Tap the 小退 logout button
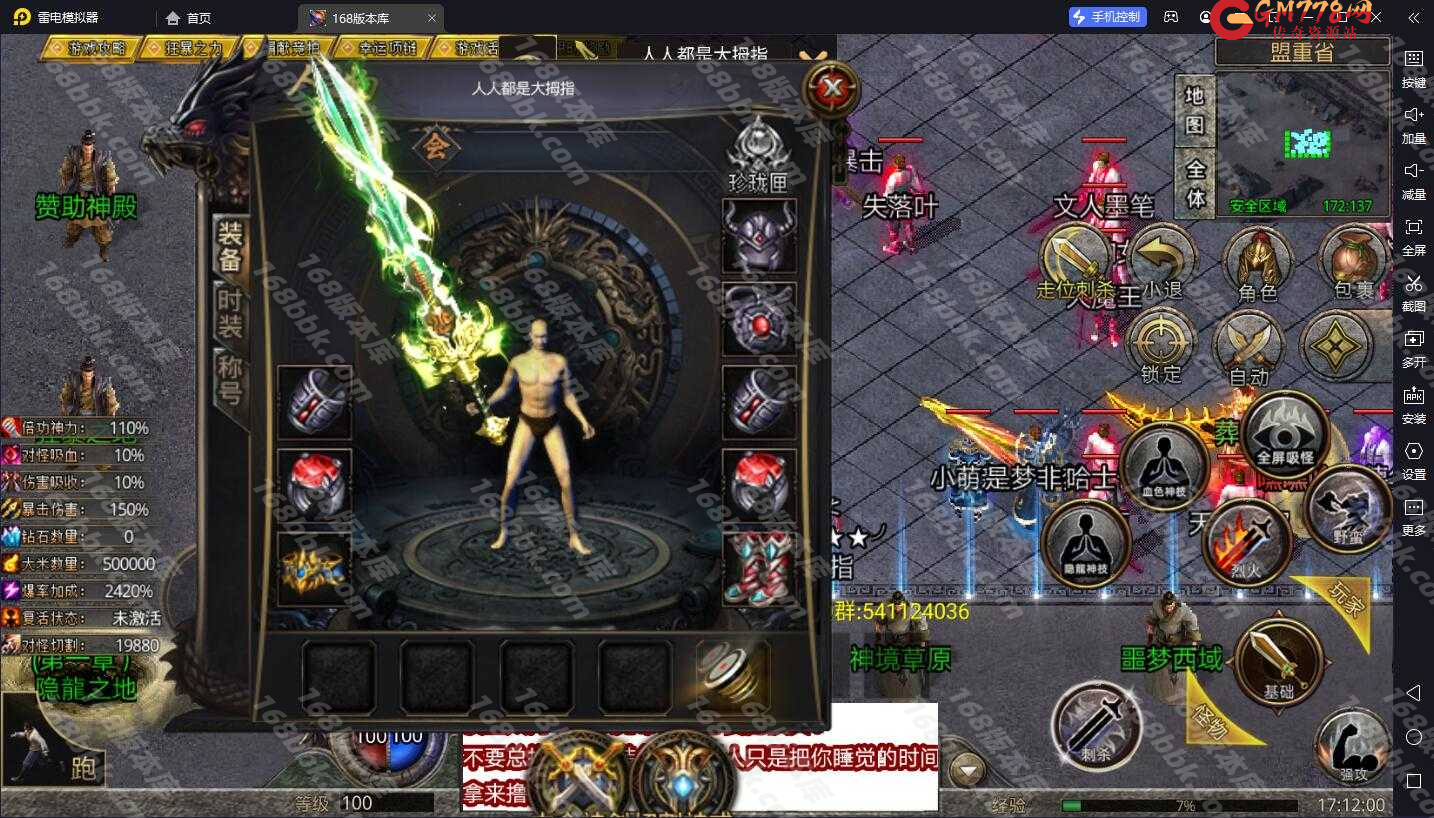The height and width of the screenshot is (818, 1434). [x=1161, y=264]
